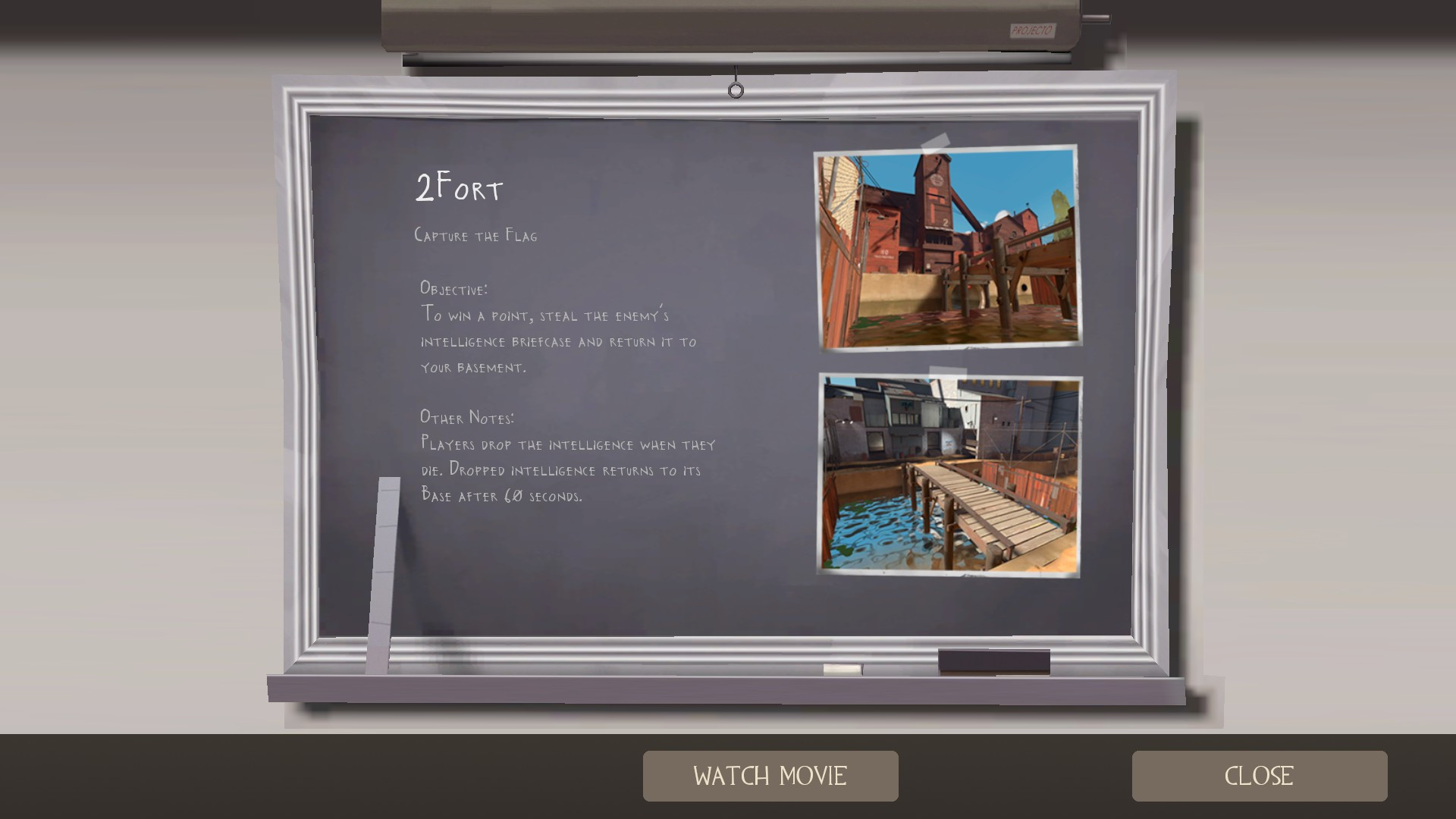1456x819 pixels.
Task: Select the Capture the Flag game mode label
Action: (476, 235)
